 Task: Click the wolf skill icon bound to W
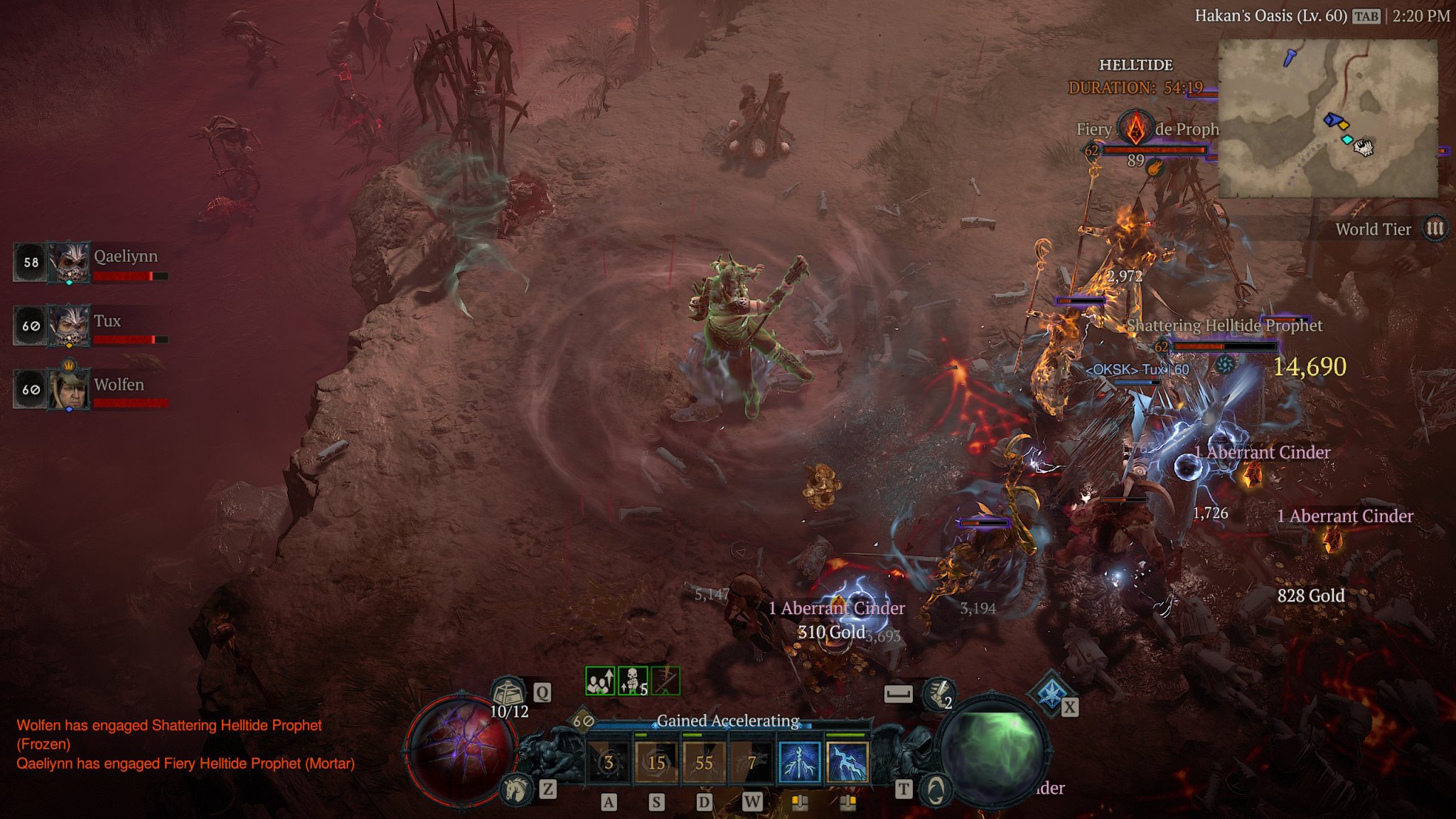(x=752, y=762)
